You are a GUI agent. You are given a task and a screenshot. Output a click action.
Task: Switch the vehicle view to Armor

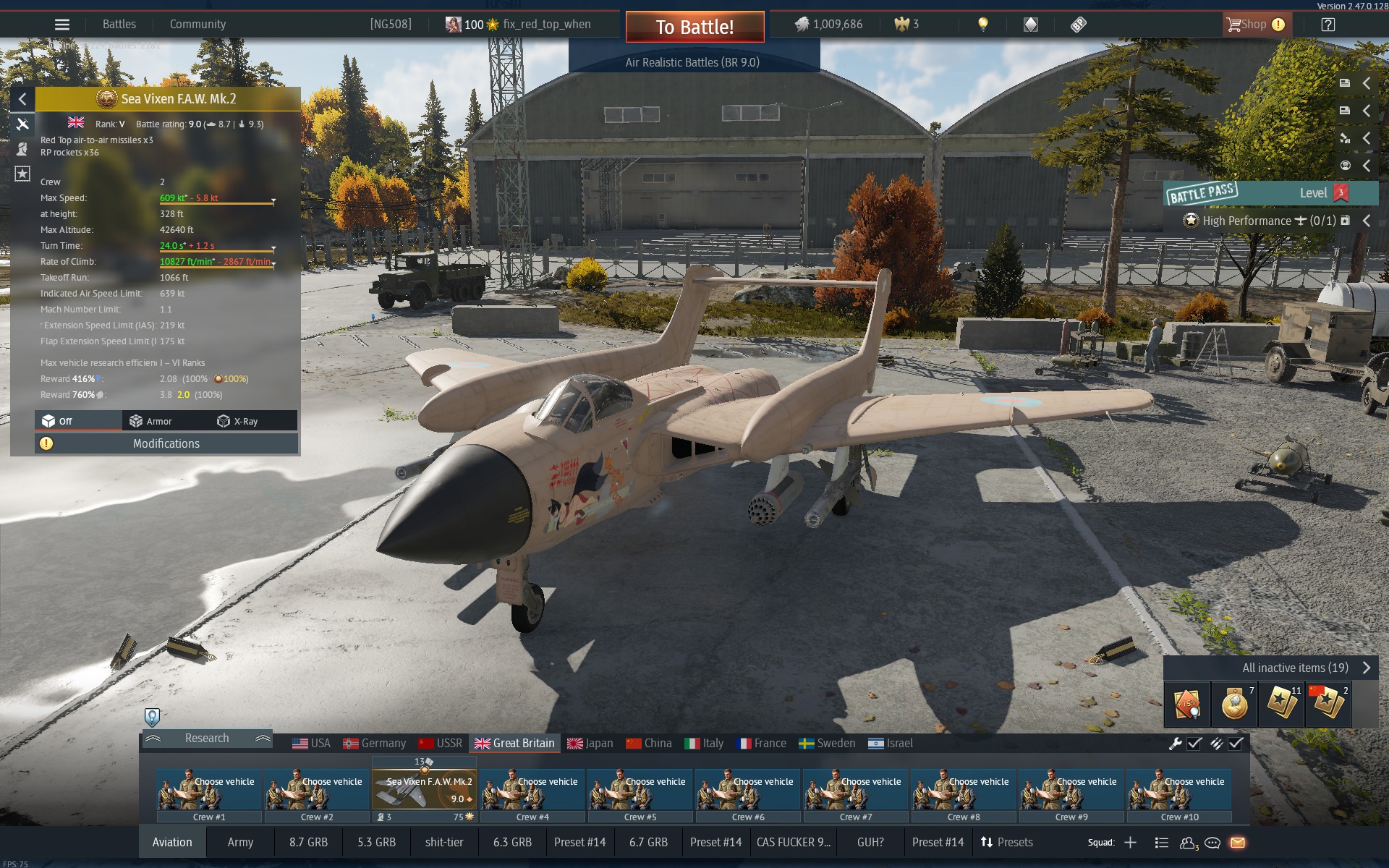151,421
